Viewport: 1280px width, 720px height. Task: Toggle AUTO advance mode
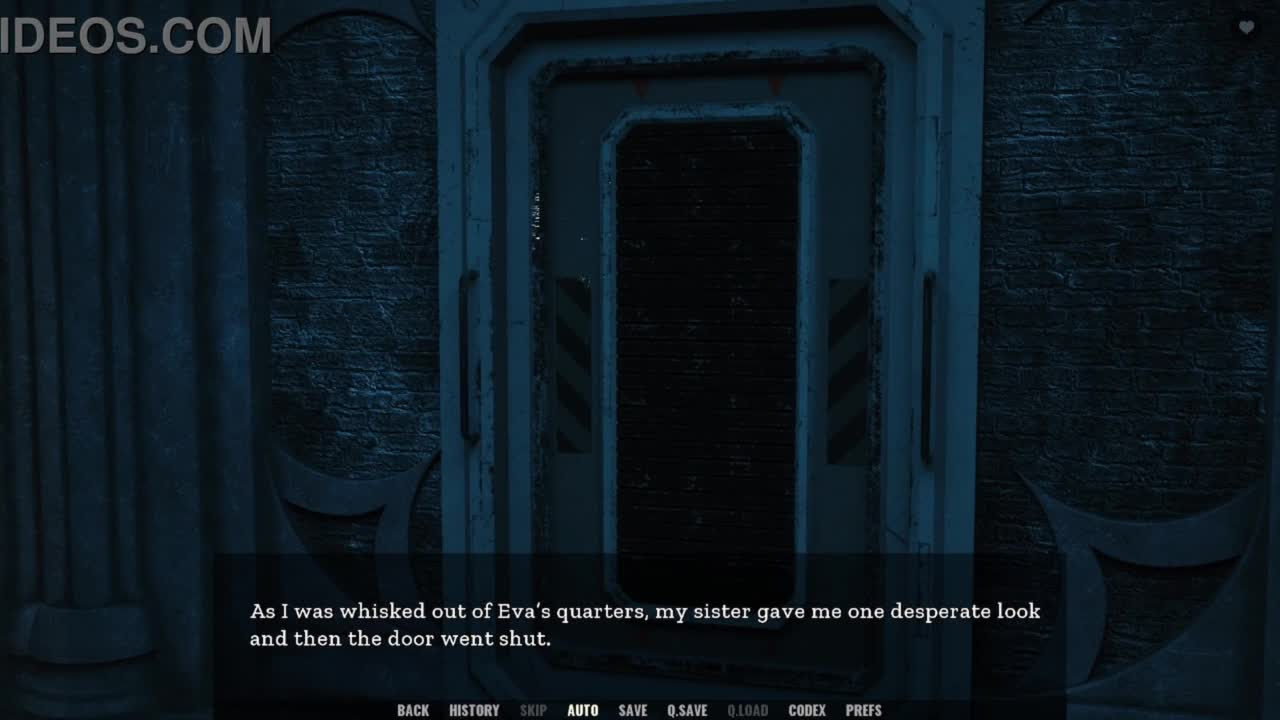[583, 710]
